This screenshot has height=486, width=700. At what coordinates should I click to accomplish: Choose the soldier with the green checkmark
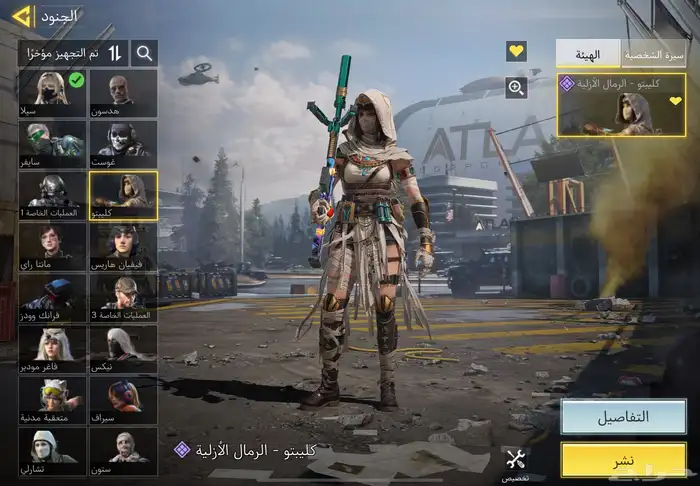click(x=52, y=93)
